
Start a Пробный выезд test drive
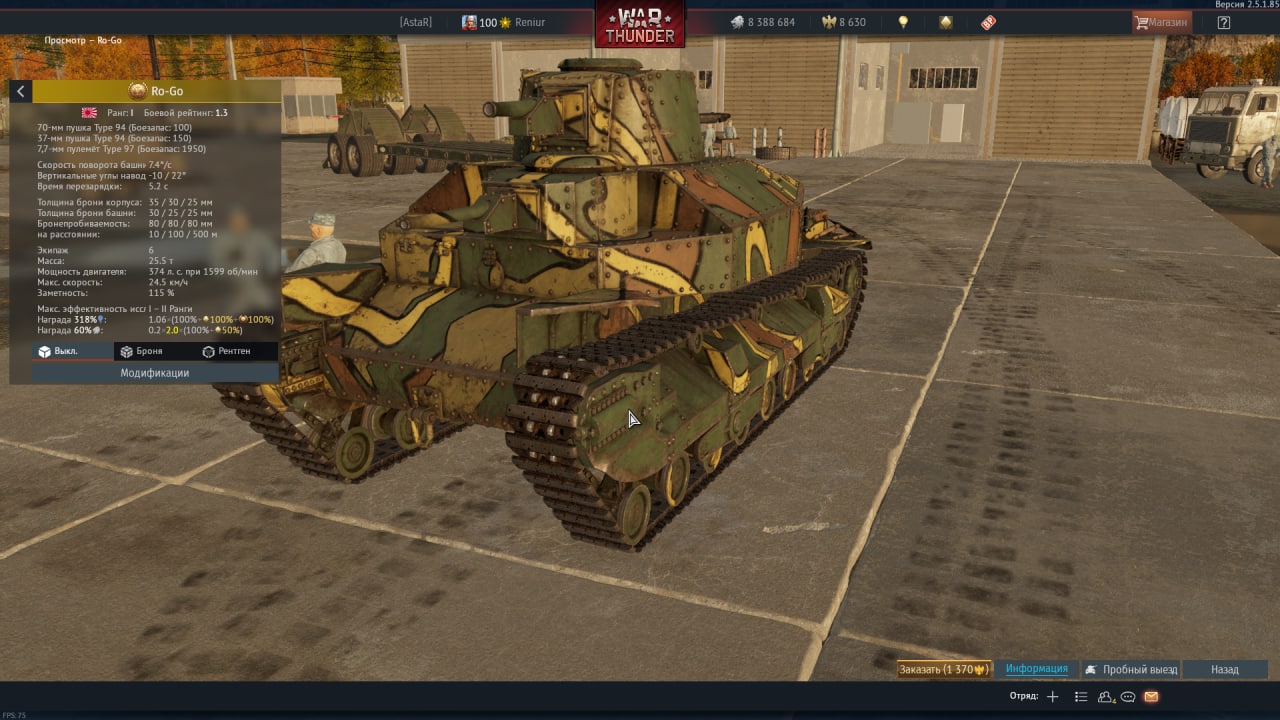tap(1131, 669)
